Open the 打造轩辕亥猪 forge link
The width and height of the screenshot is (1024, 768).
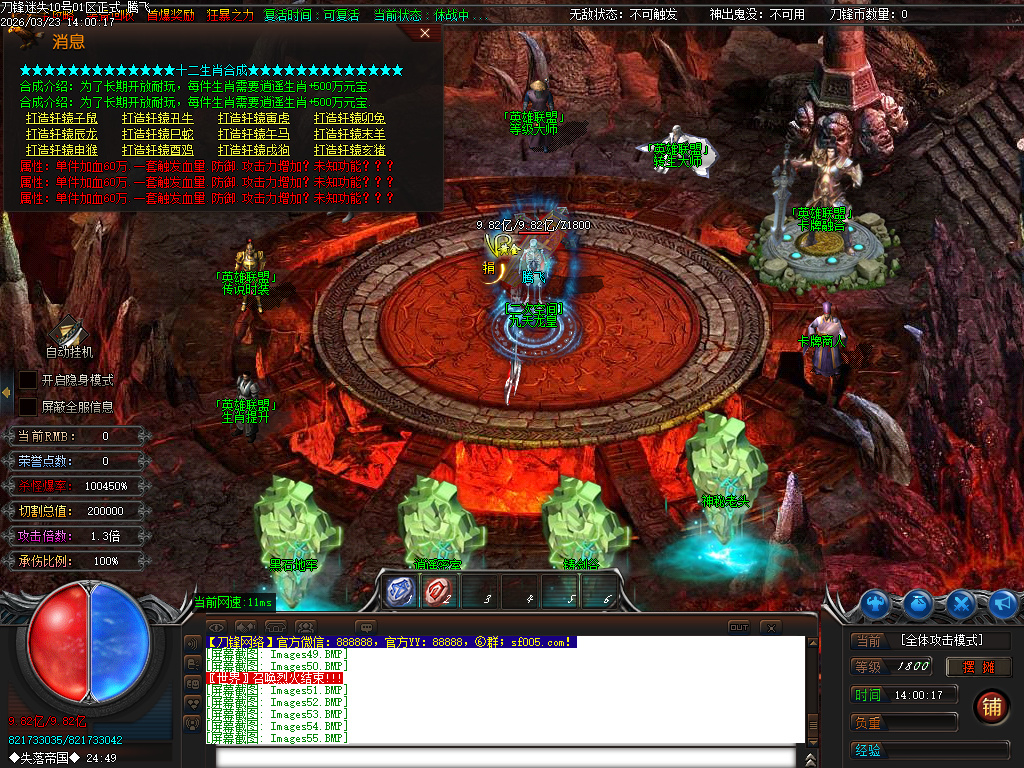click(x=350, y=150)
